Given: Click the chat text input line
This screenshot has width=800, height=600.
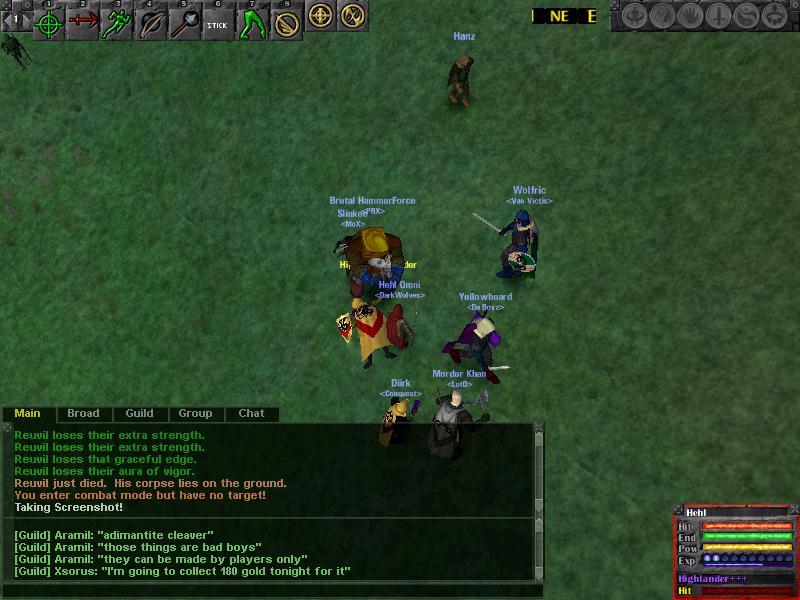Looking at the screenshot, I should click(x=270, y=591).
